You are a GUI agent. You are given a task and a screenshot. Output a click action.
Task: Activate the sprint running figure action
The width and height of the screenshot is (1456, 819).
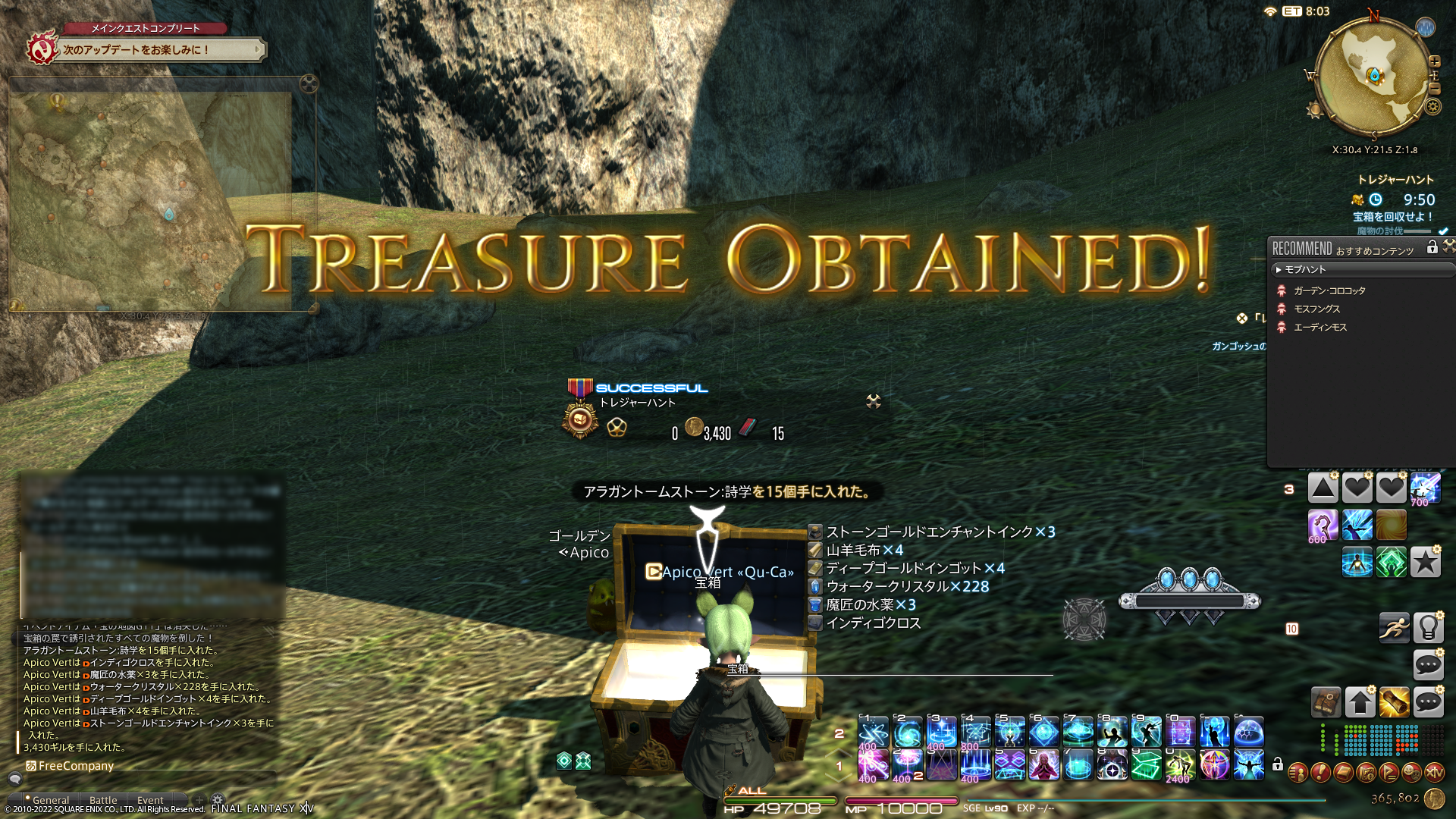click(x=1394, y=627)
